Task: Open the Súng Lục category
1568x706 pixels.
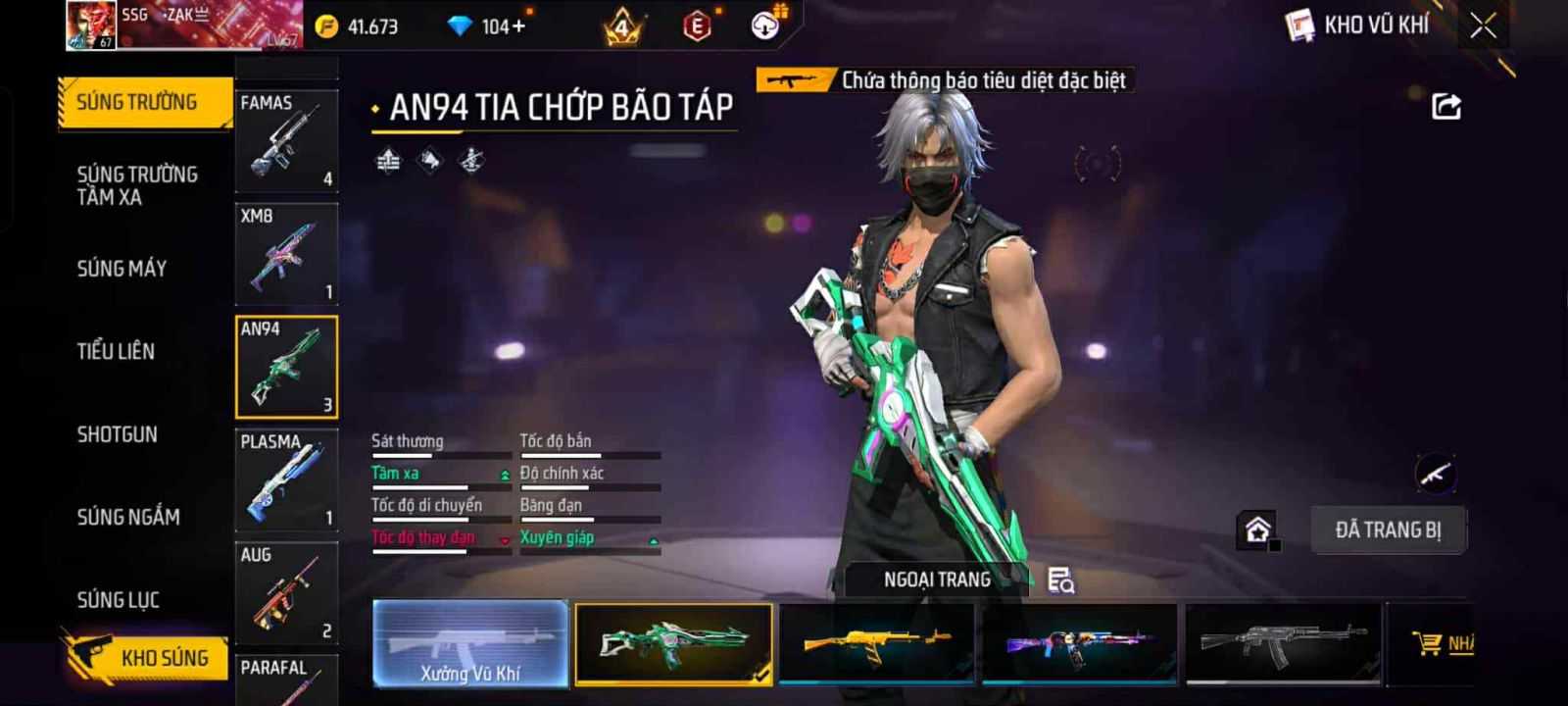Action: (118, 600)
